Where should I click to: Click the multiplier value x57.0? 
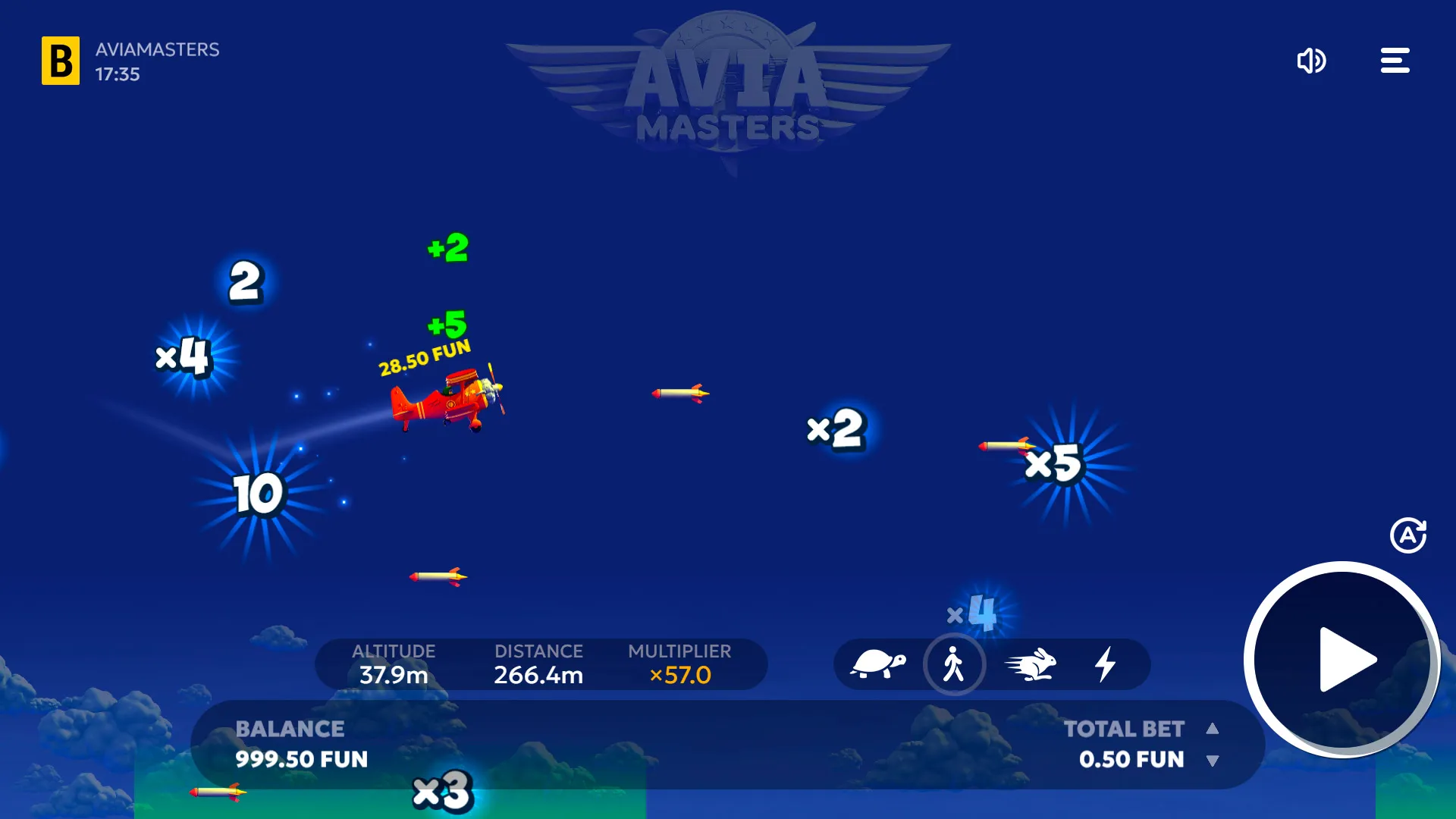coord(679,676)
